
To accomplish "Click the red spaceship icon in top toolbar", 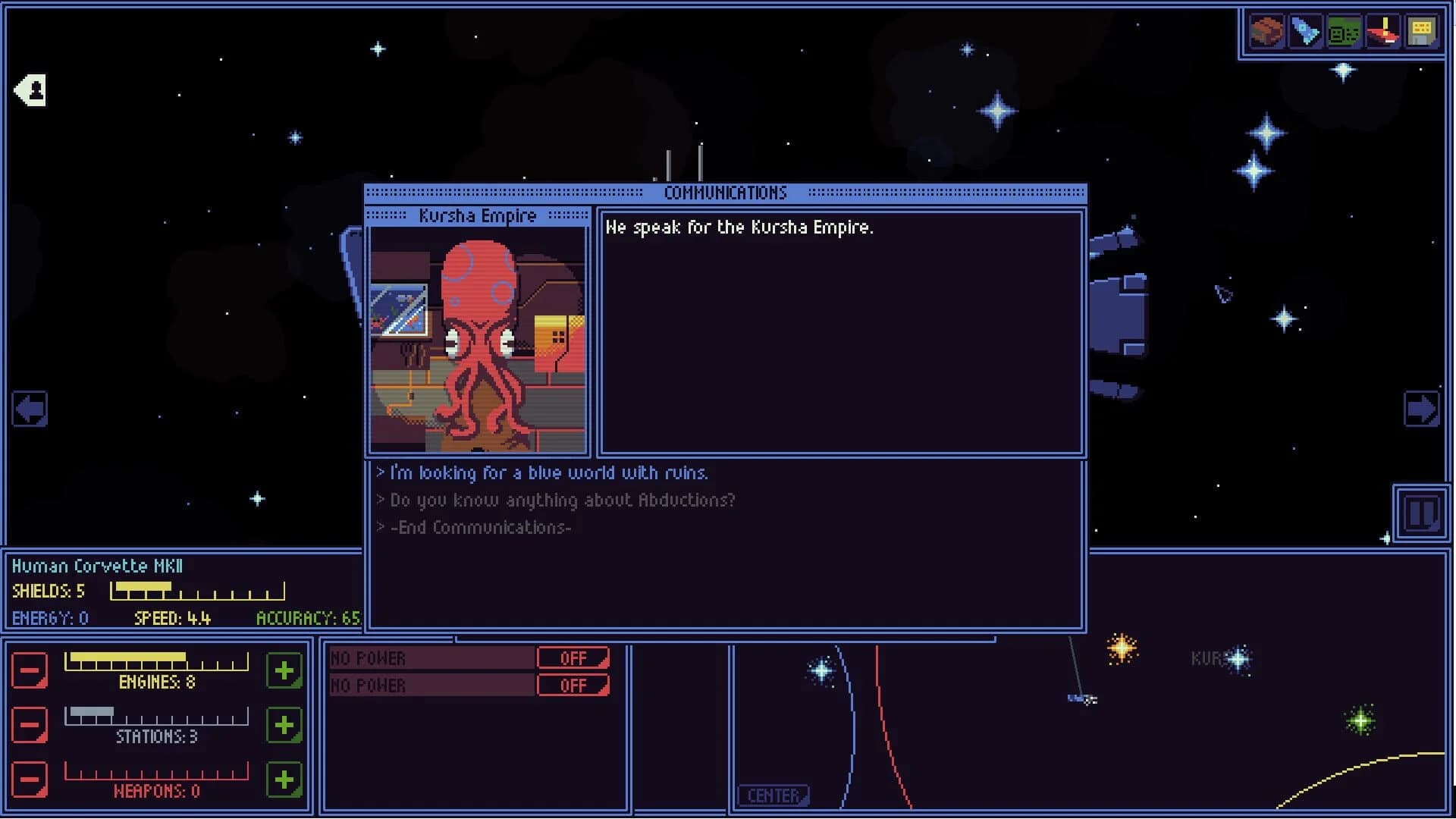I will [1384, 32].
